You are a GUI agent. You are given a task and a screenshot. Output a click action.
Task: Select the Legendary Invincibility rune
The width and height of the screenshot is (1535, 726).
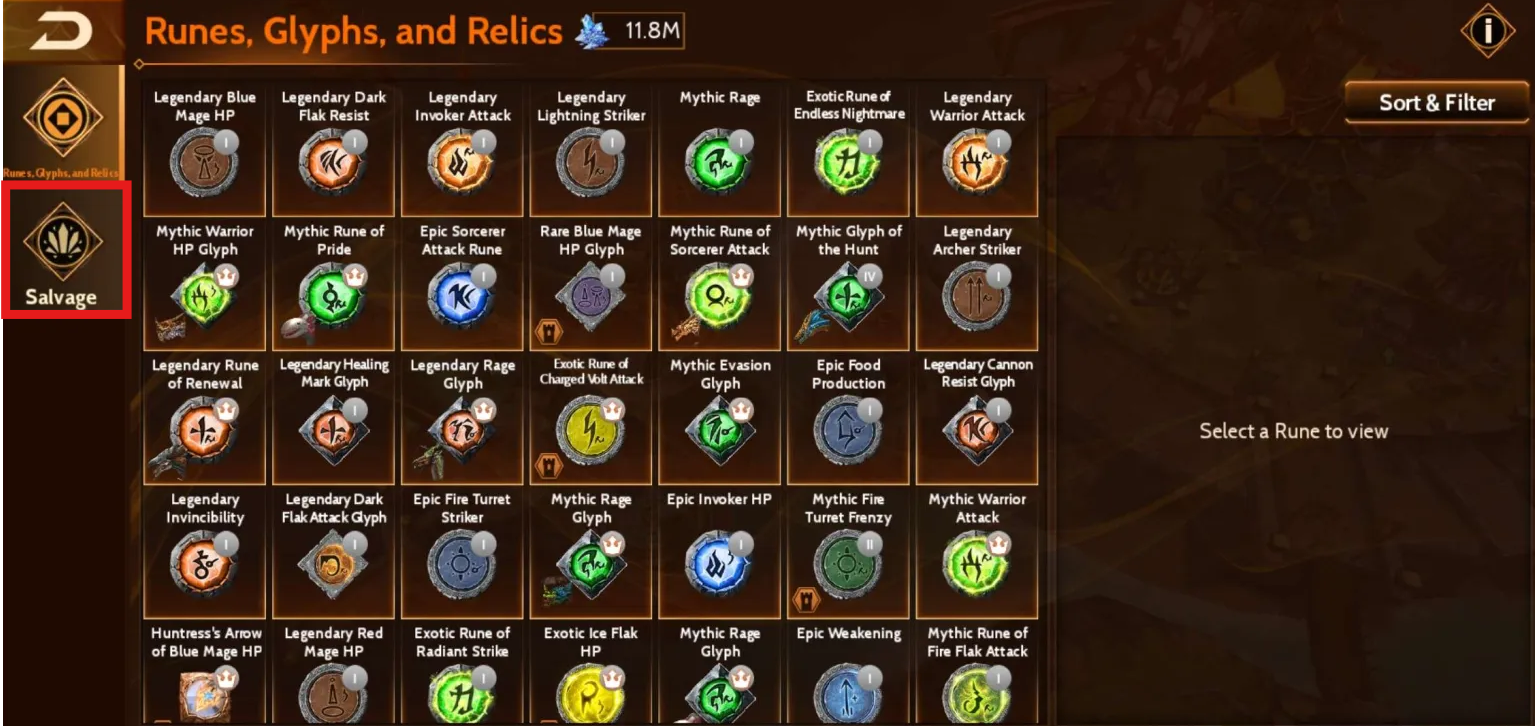click(x=204, y=563)
